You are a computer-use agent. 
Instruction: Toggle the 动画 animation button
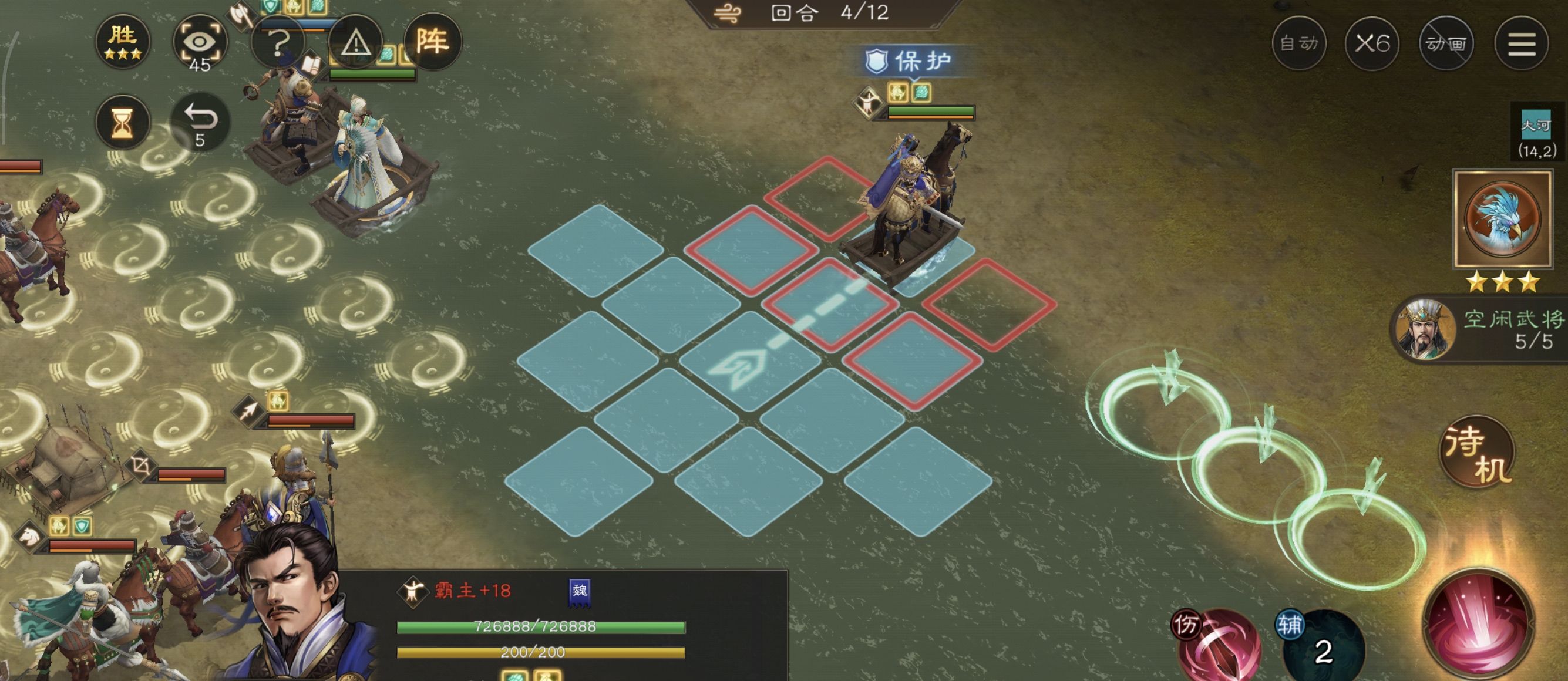pos(1446,43)
